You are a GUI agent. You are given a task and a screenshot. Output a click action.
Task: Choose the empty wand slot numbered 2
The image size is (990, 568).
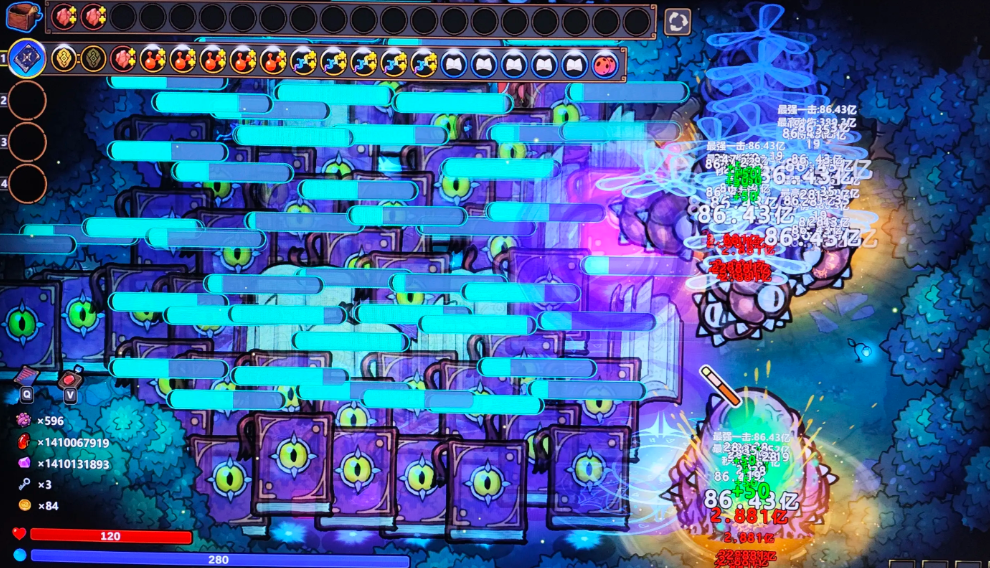[27, 101]
